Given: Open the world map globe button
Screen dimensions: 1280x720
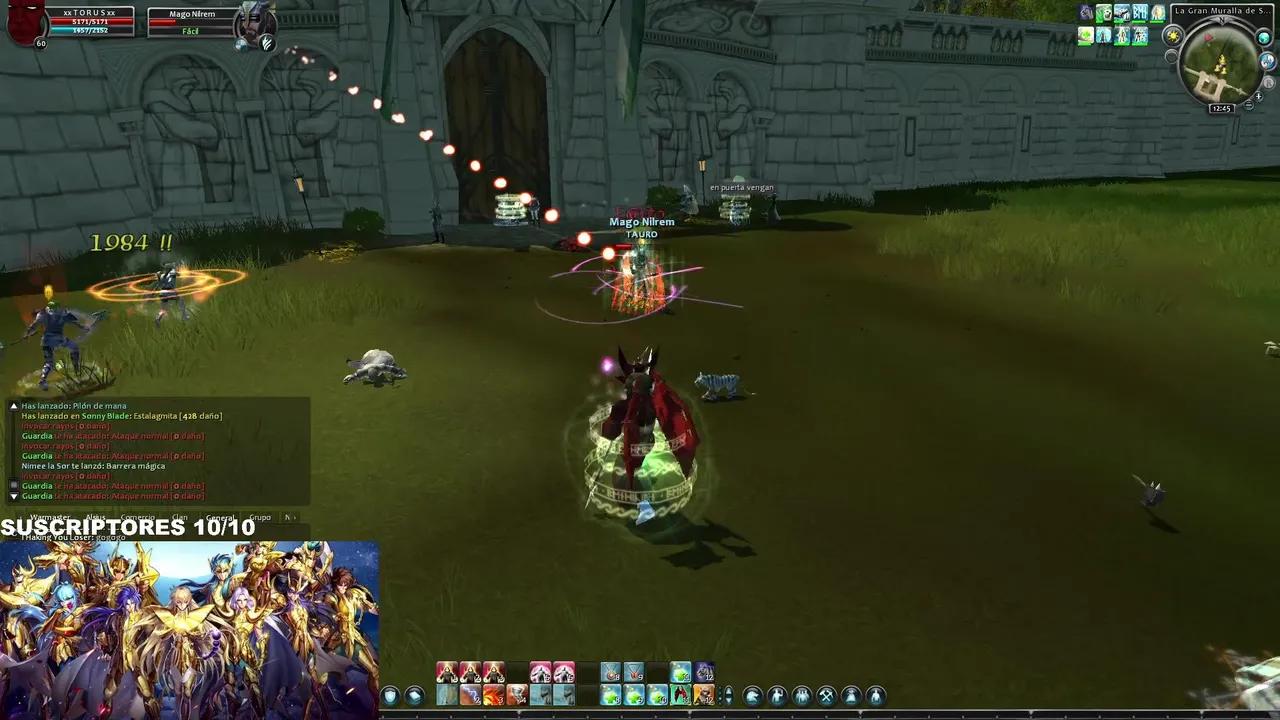Looking at the screenshot, I should [1264, 38].
